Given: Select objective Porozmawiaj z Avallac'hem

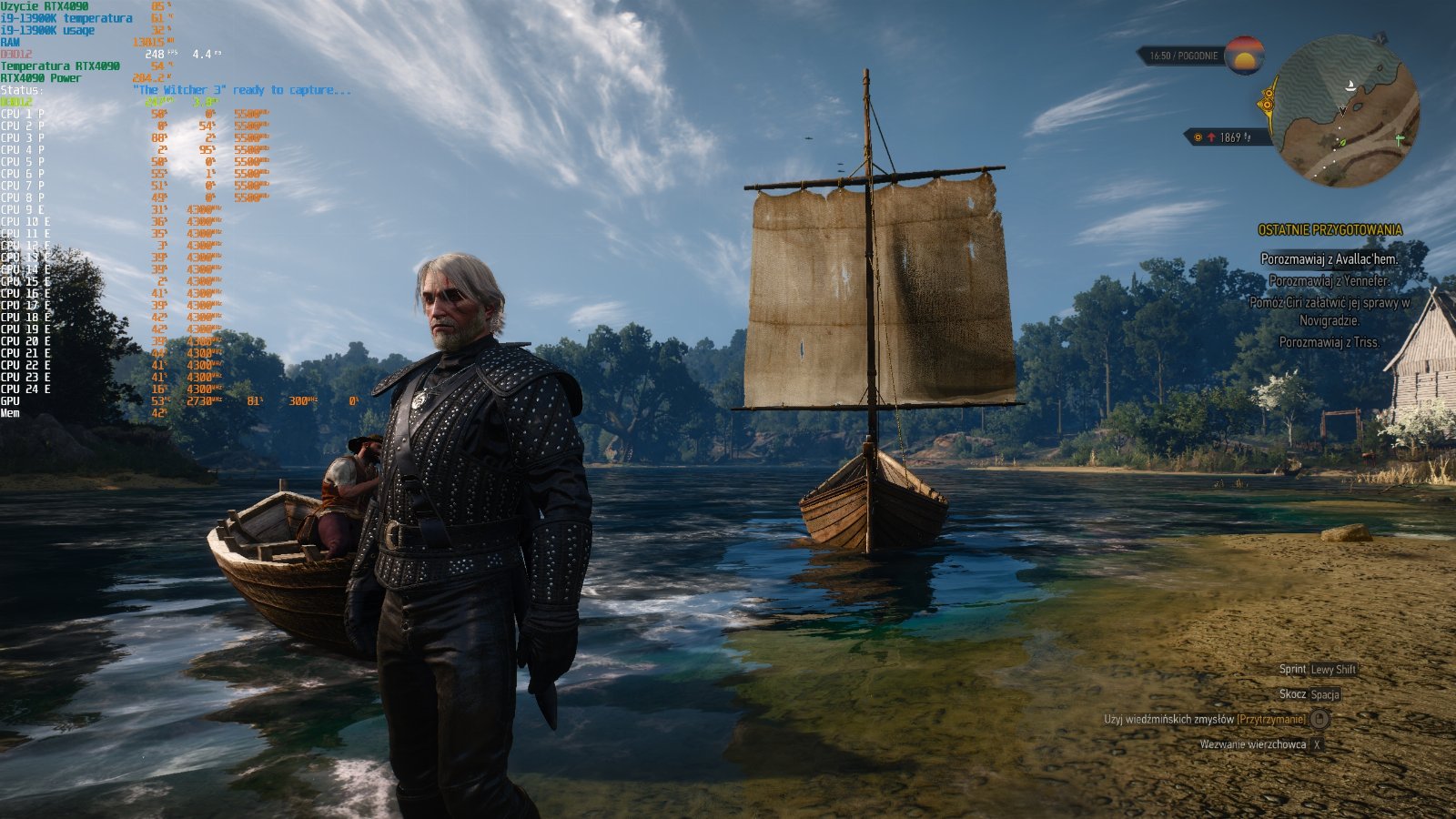Looking at the screenshot, I should point(1329,259).
